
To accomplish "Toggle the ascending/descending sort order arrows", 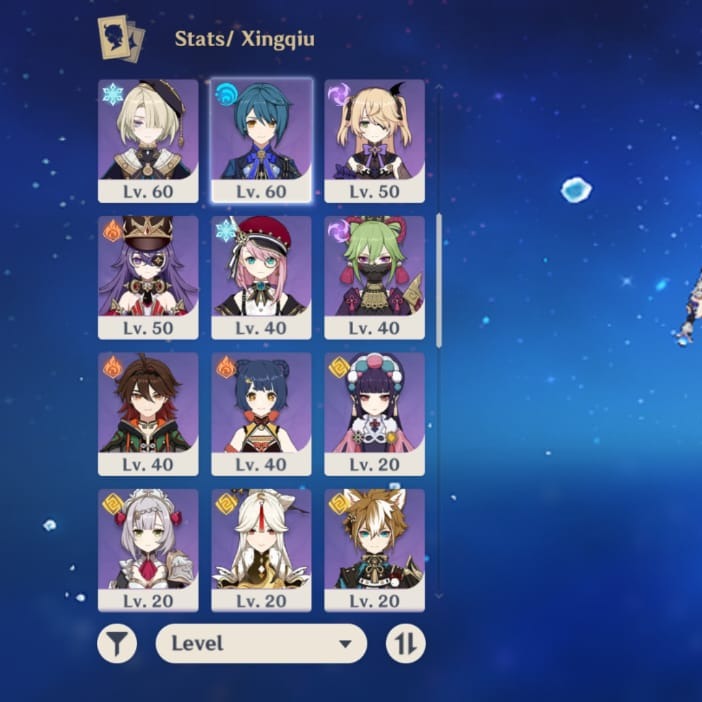I will click(405, 644).
